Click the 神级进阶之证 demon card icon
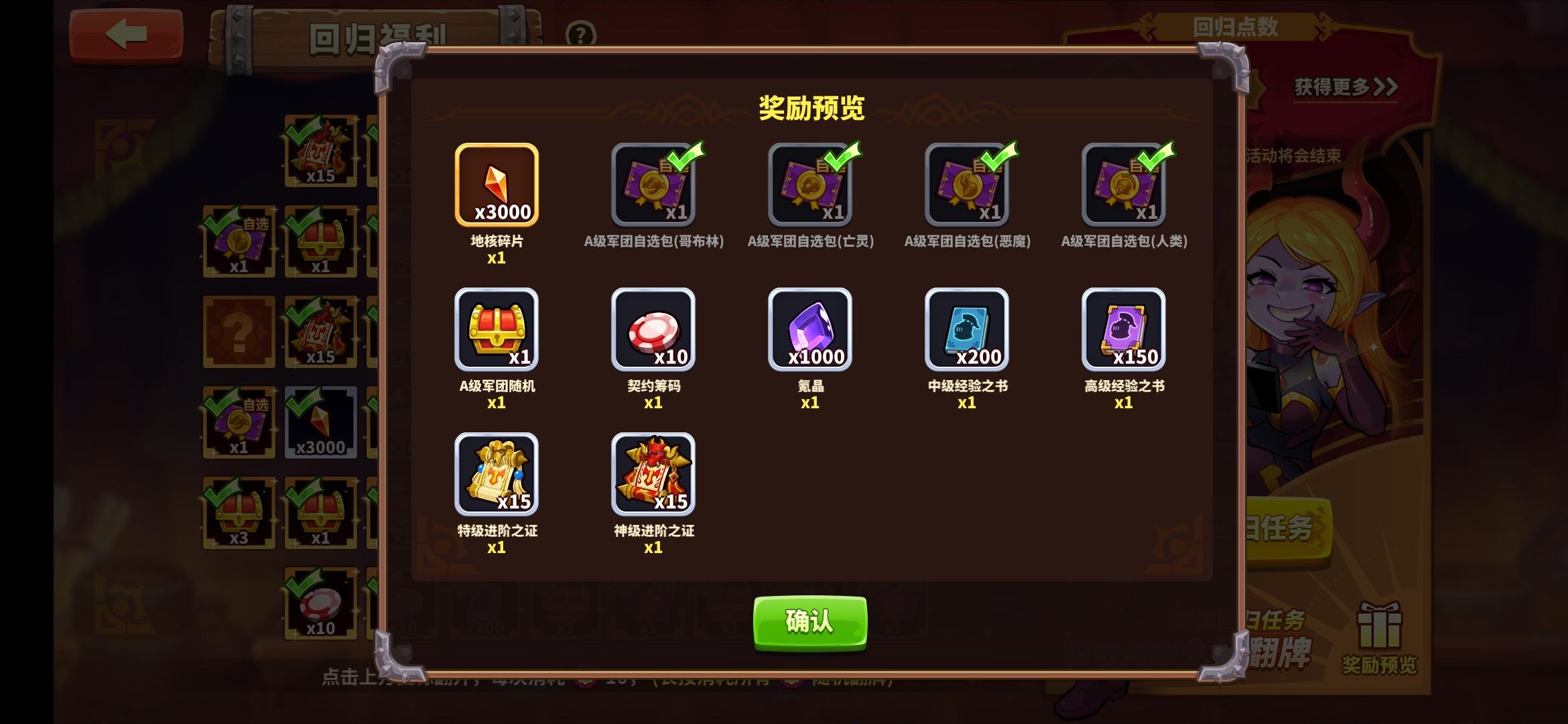1568x724 pixels. pos(654,476)
